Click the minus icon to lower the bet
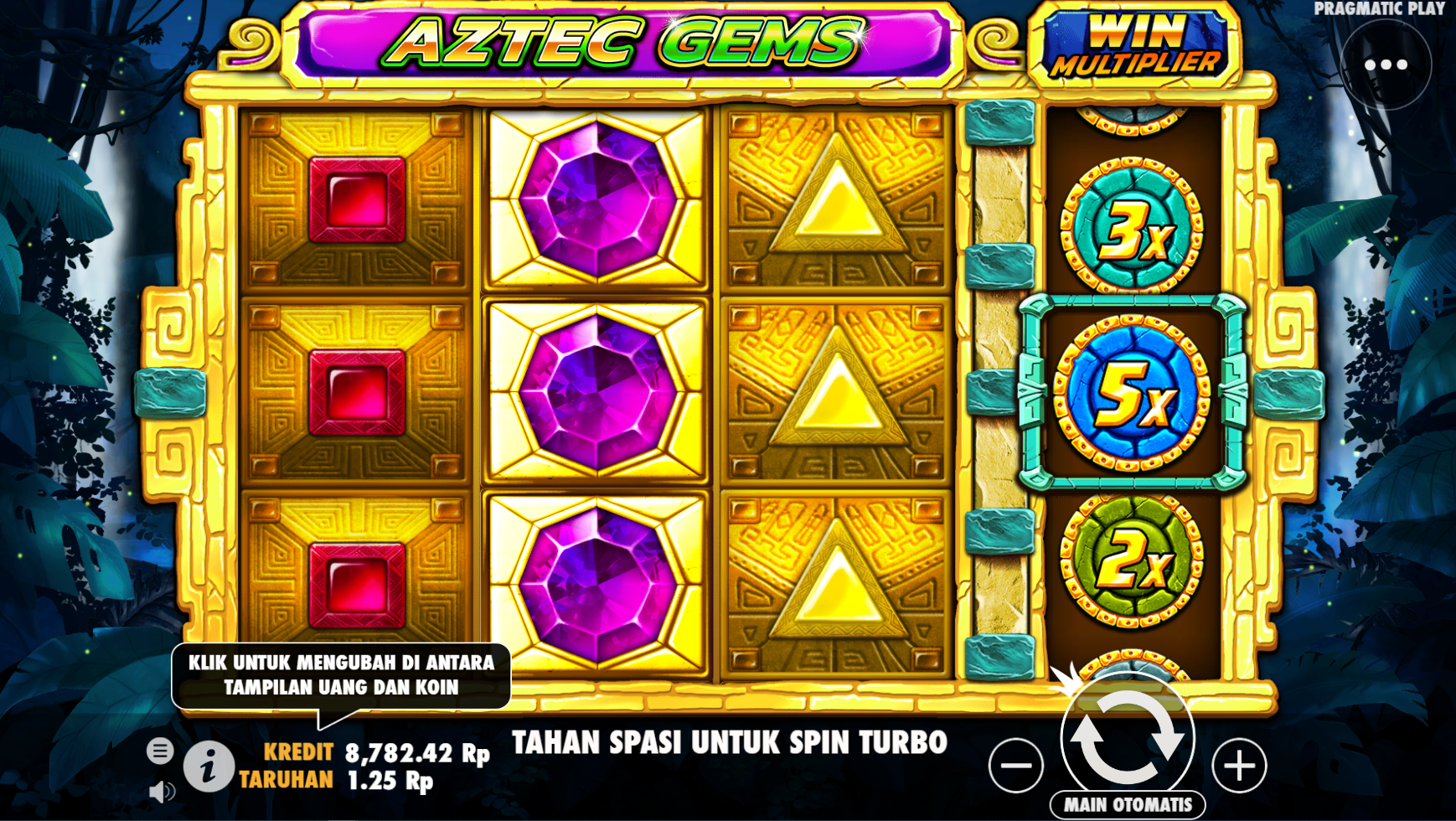Screen dimensions: 1456x821 coord(1018,769)
